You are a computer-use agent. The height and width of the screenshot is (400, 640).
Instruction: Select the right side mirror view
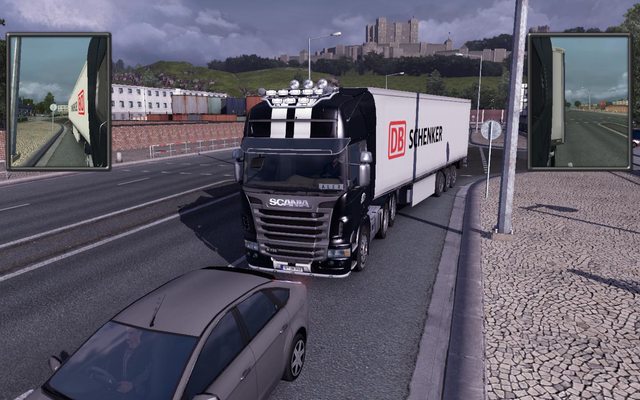[579, 100]
